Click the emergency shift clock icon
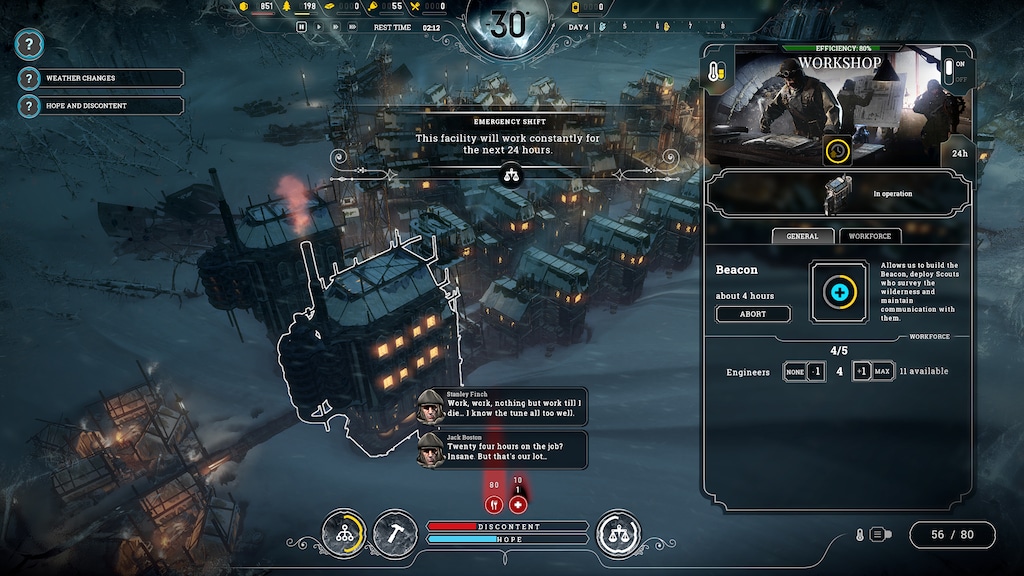 click(x=837, y=151)
